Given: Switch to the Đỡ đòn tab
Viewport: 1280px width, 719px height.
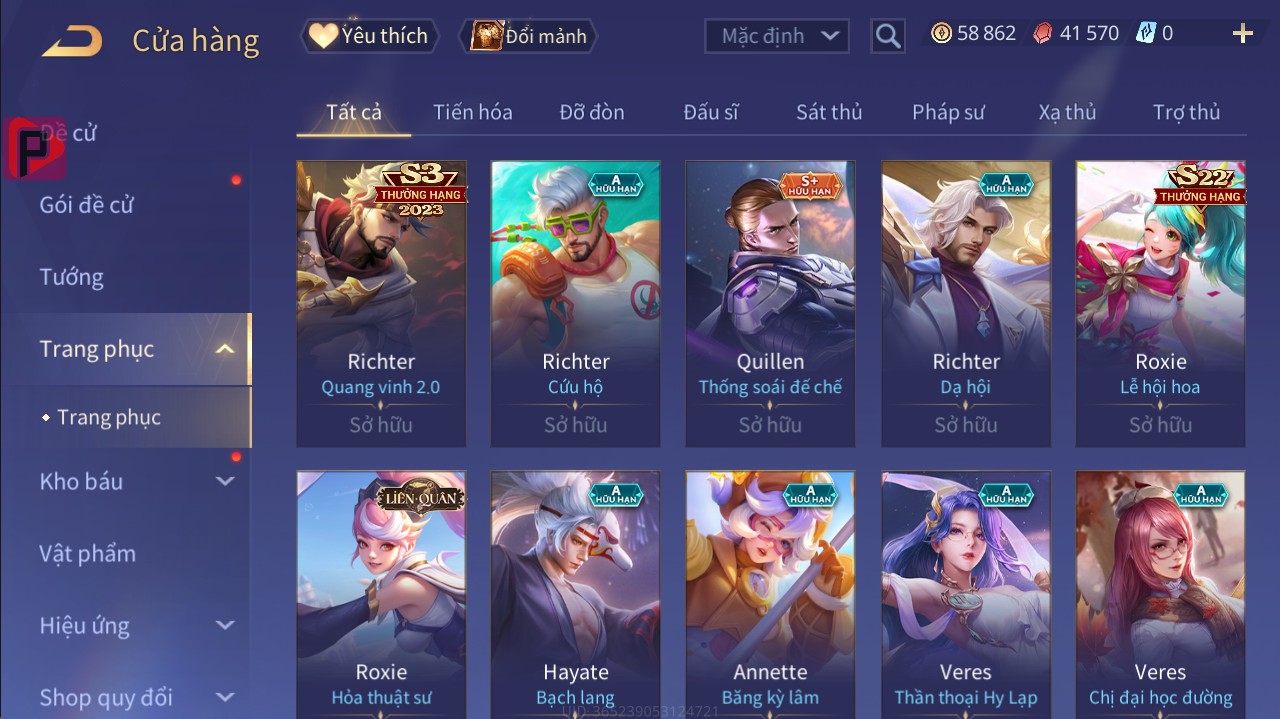Looking at the screenshot, I should [592, 112].
